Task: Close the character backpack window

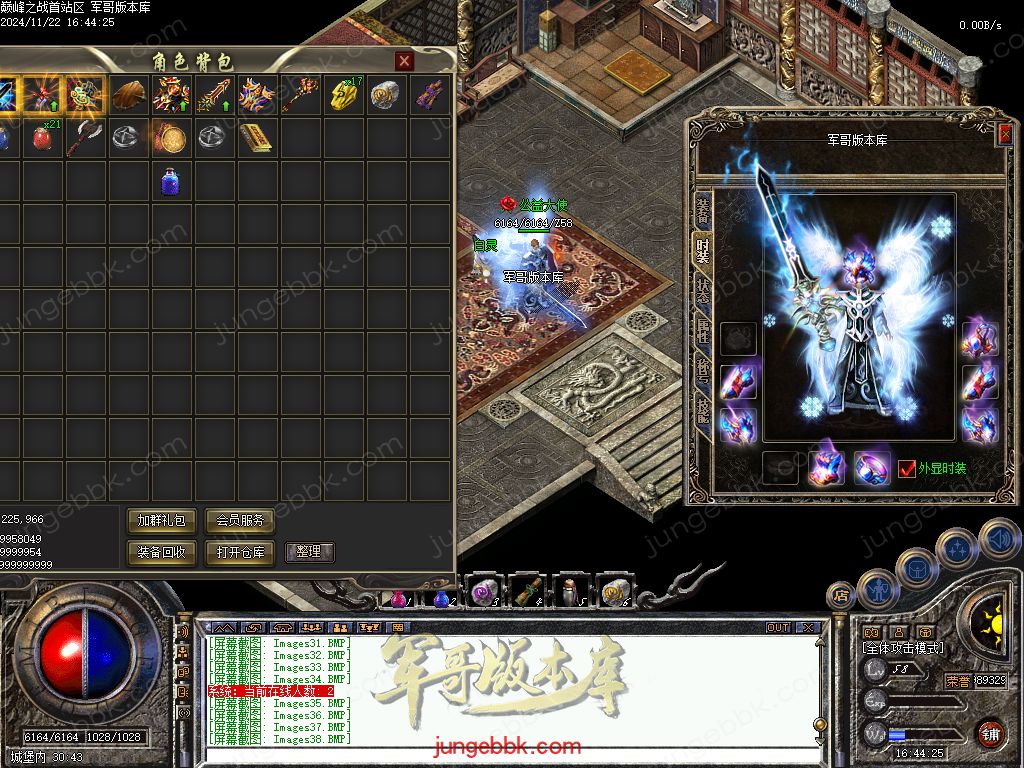Action: 404,61
